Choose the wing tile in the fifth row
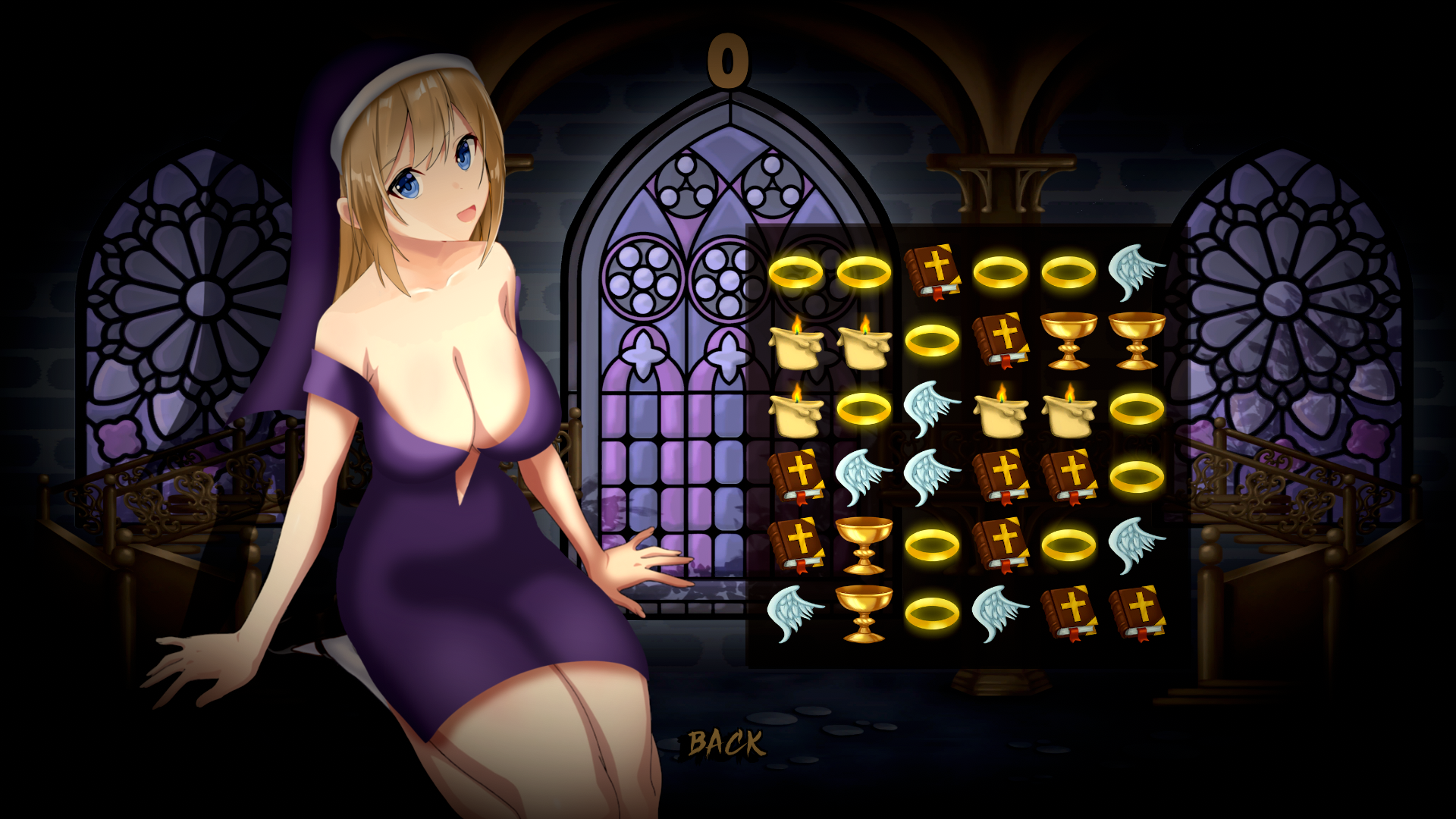 pos(1135,544)
